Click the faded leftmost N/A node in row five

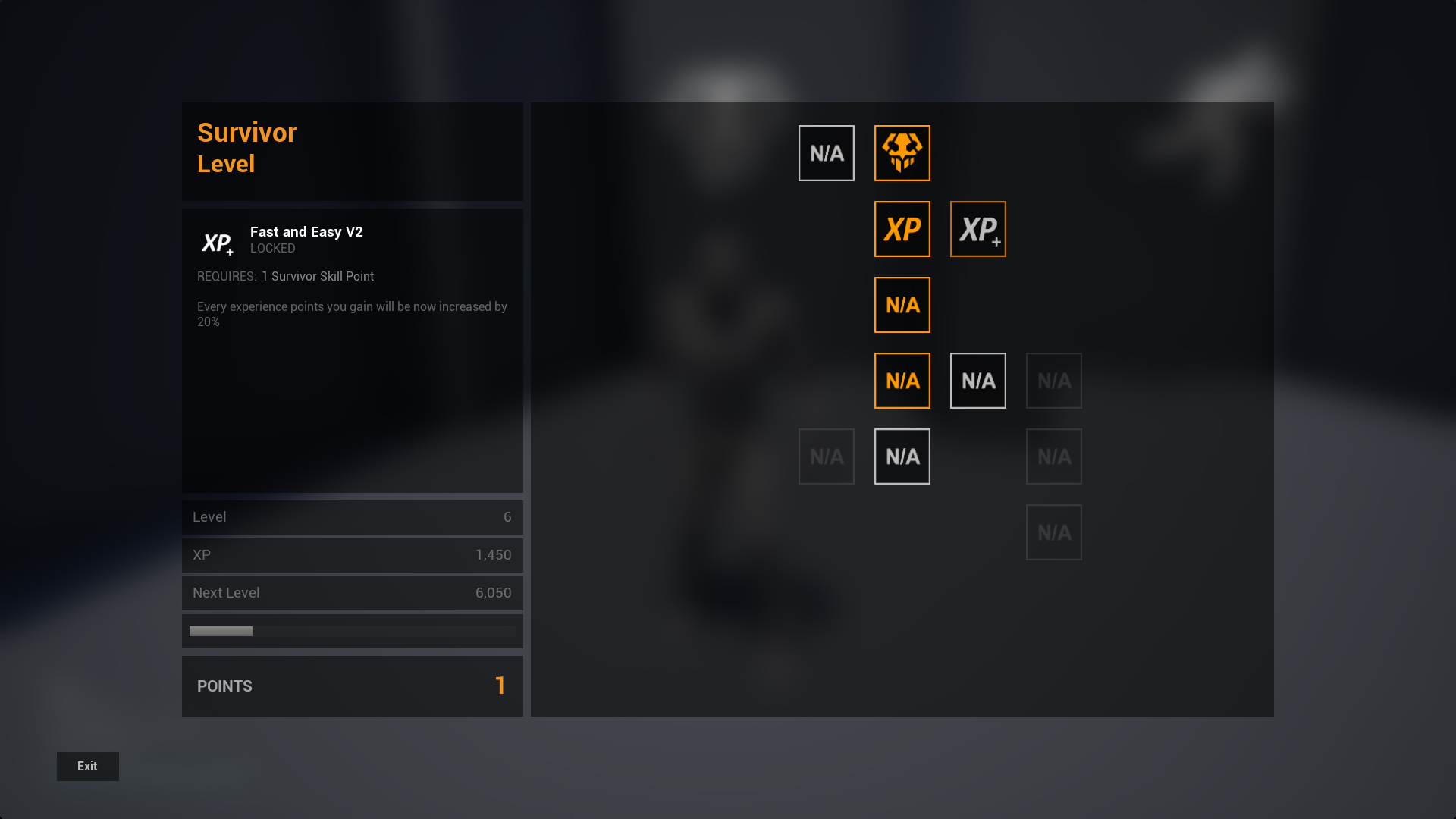coord(826,456)
